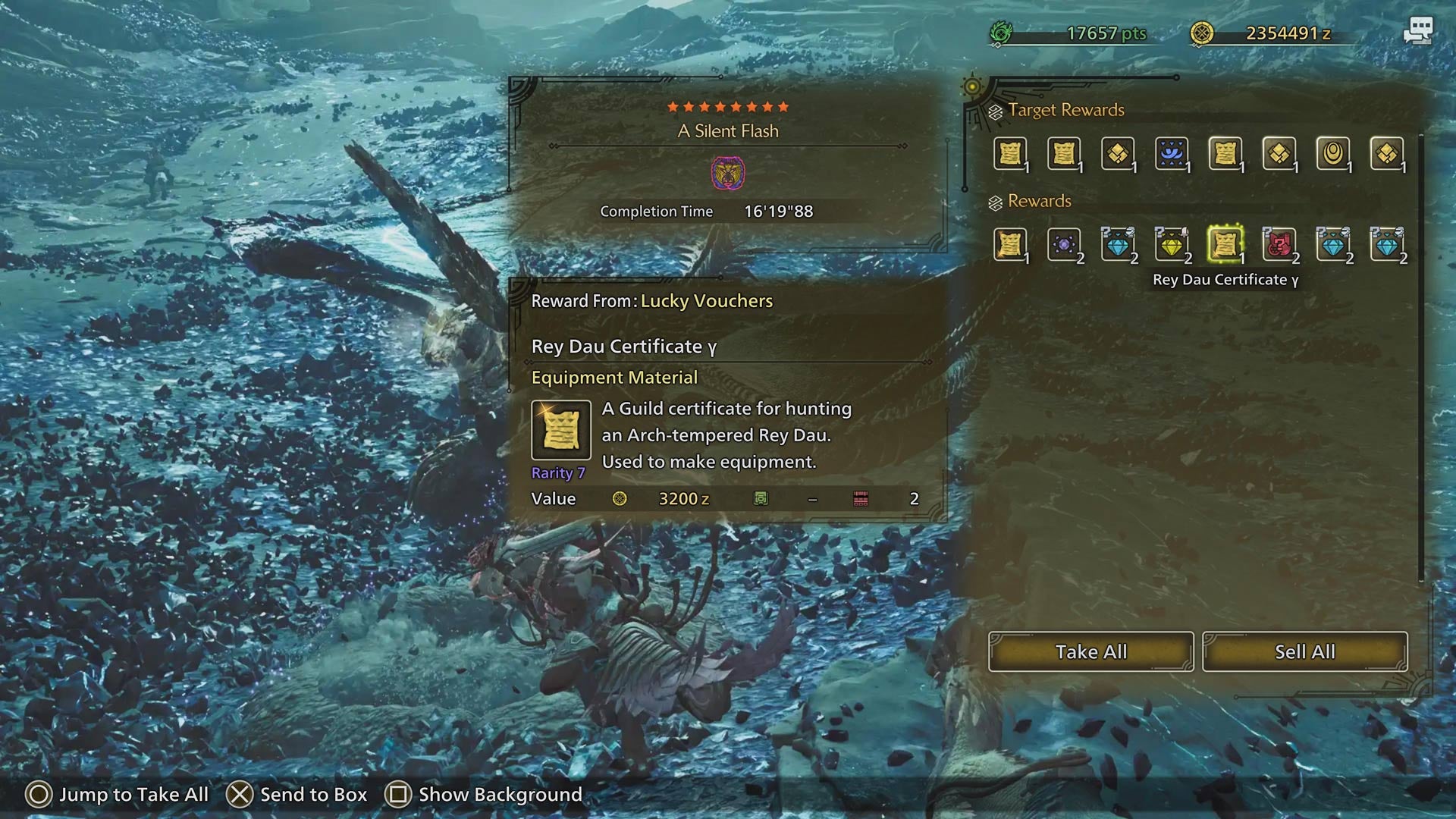Viewport: 1456px width, 819px height.
Task: Select the last blue gem reward slot
Action: [1387, 244]
